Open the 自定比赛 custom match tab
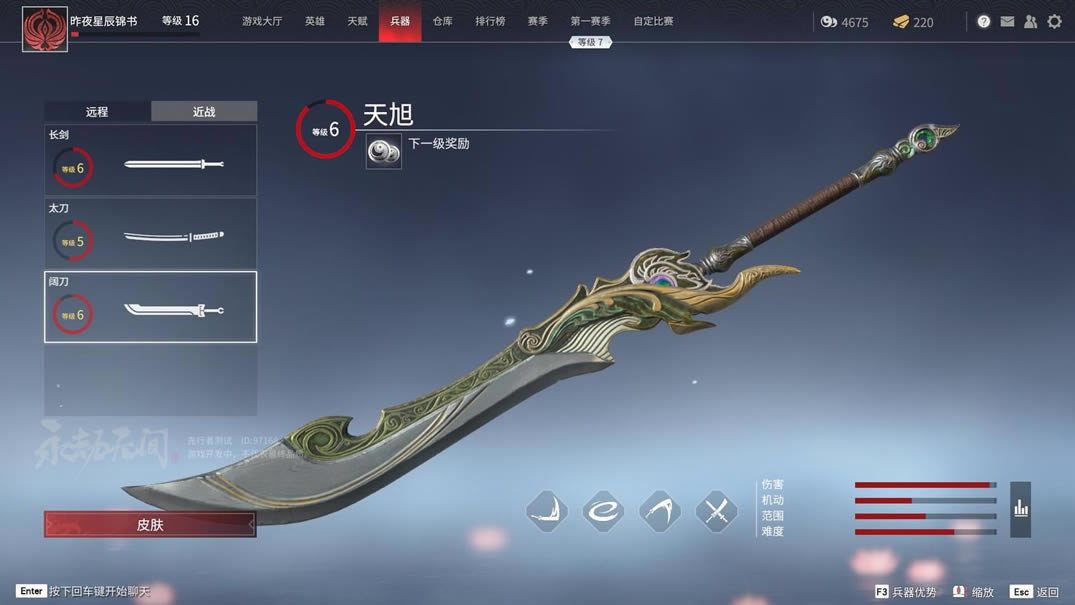 click(653, 21)
